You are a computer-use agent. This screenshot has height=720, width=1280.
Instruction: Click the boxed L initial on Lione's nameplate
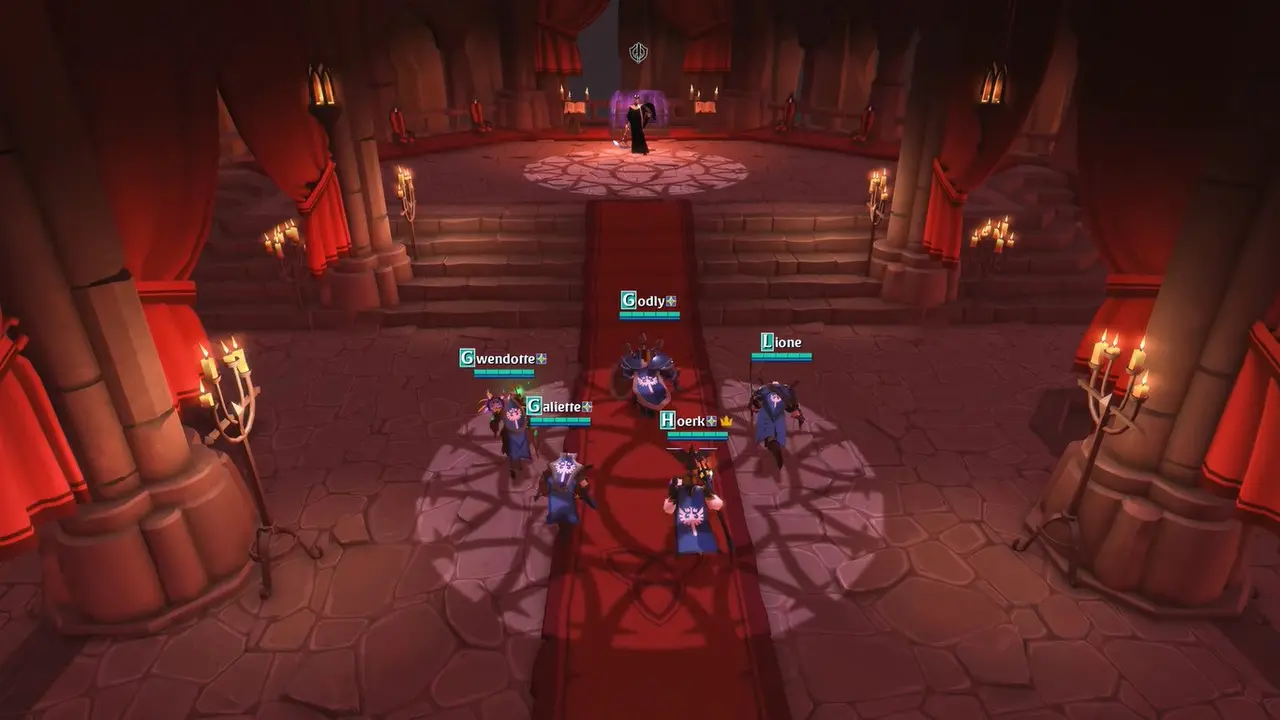click(768, 342)
